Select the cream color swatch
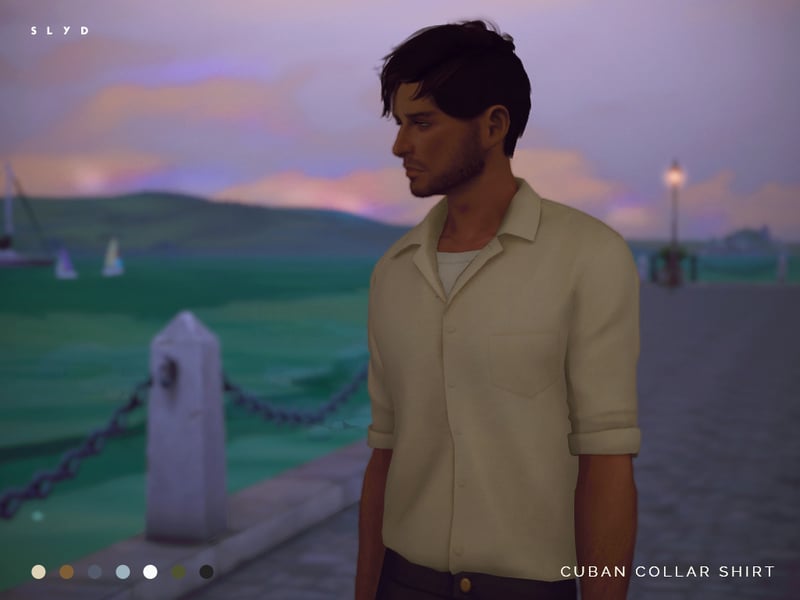 click(x=38, y=572)
